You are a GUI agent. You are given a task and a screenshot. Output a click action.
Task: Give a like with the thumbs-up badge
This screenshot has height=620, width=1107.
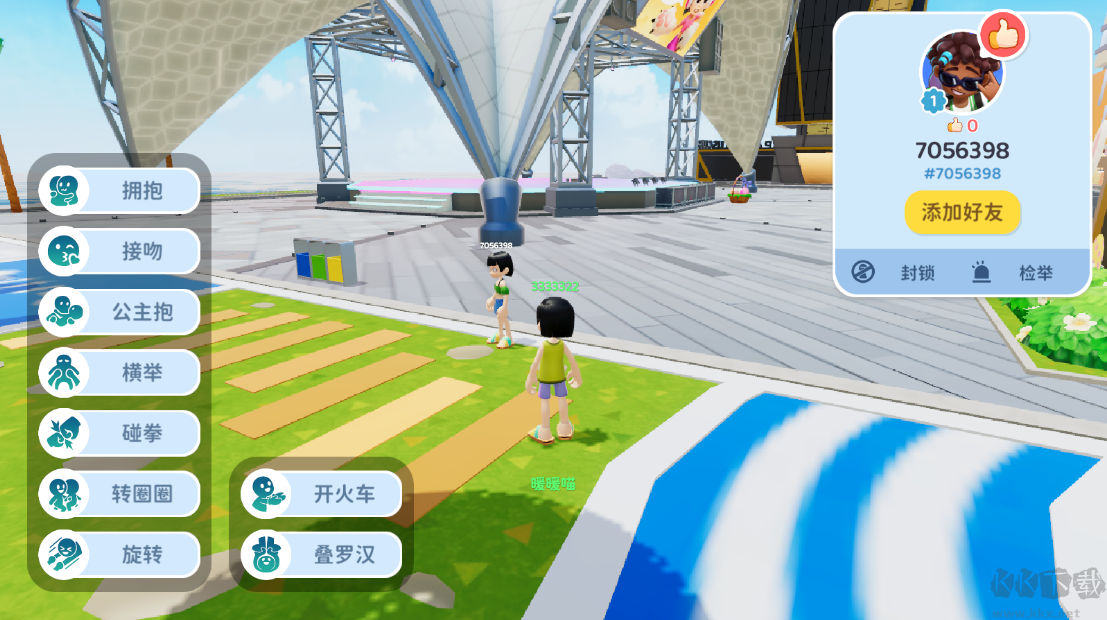(x=1003, y=36)
